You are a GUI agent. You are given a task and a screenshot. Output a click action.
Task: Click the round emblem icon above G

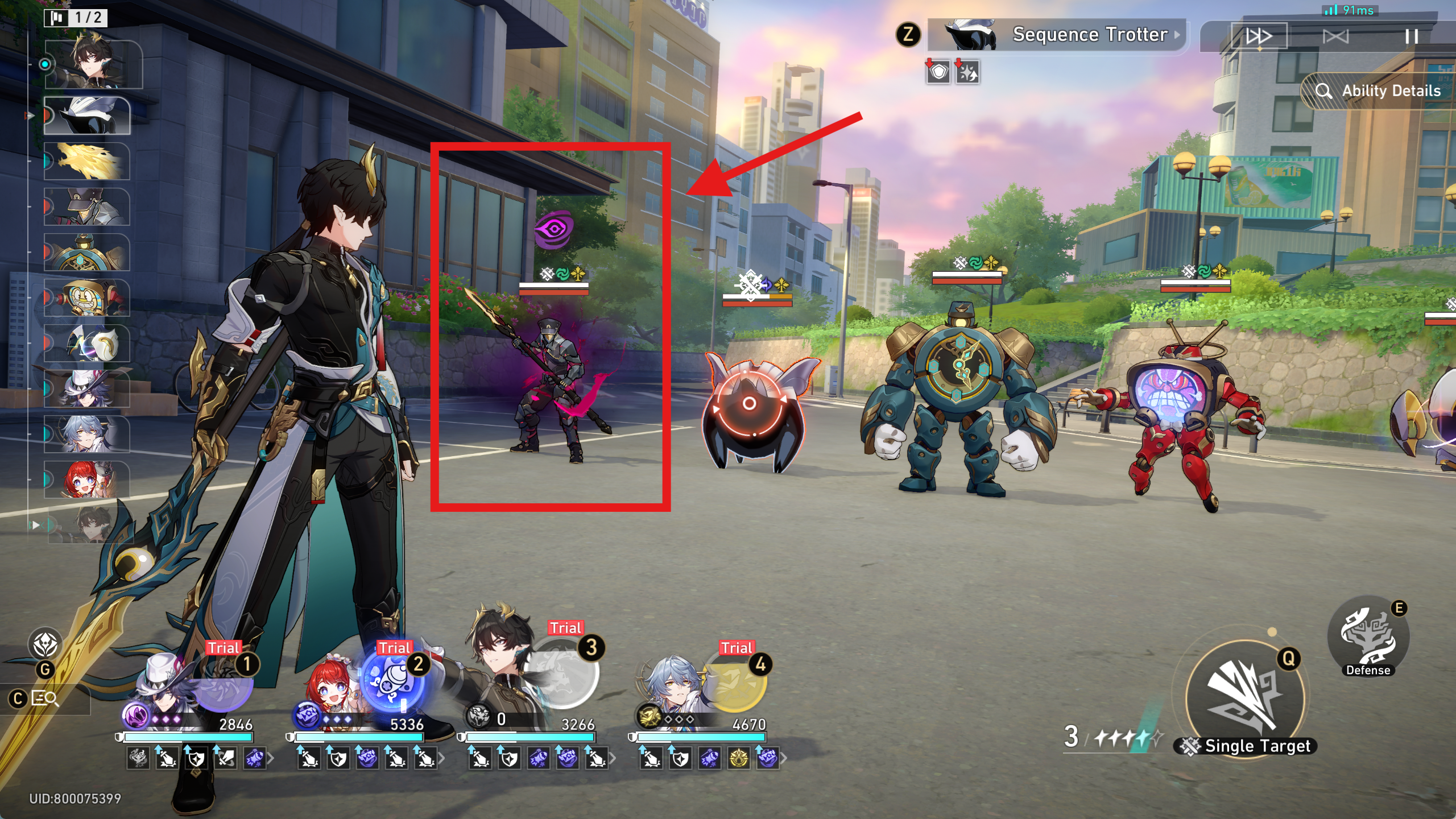pos(45,644)
